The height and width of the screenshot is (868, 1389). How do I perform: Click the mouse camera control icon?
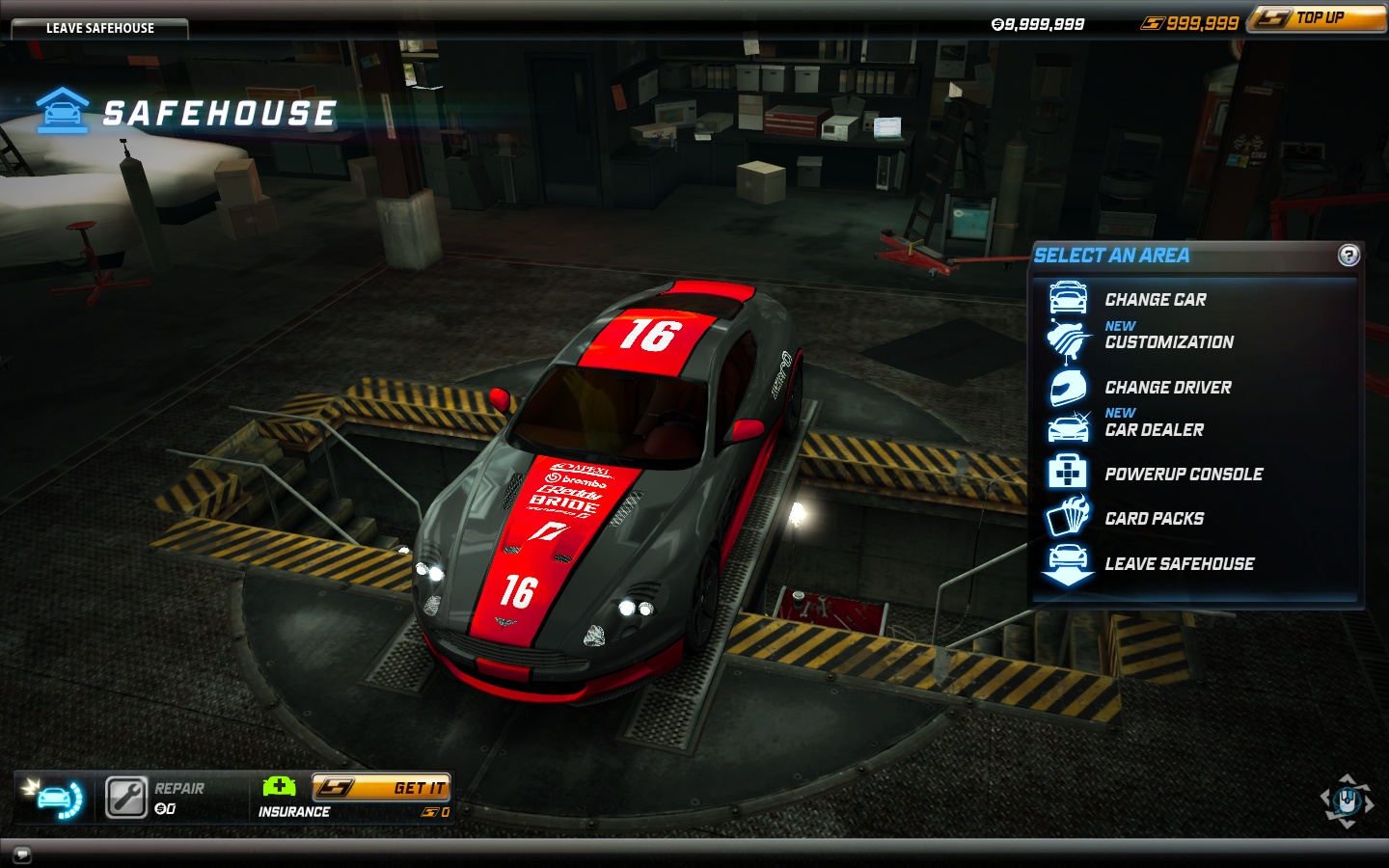pyautogui.click(x=1347, y=800)
